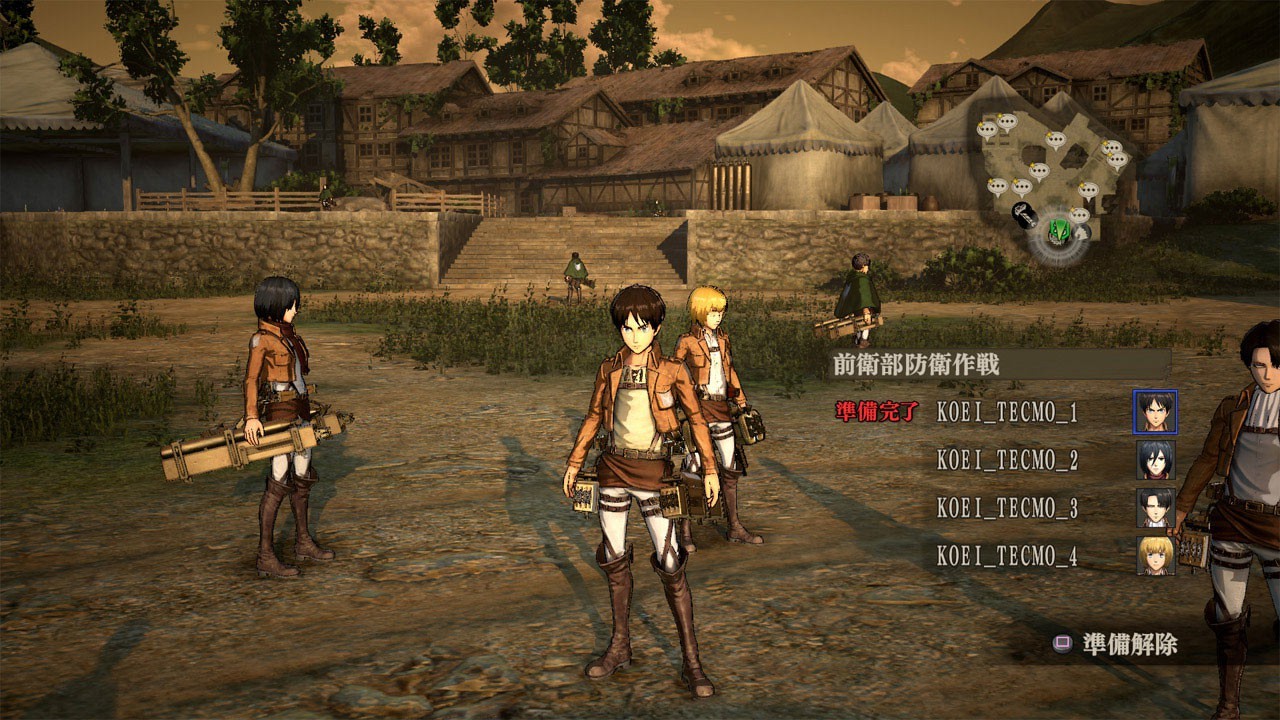Select the KOEI_TECMO_1 player row
Screen dimensions: 1280x720
pos(1007,412)
